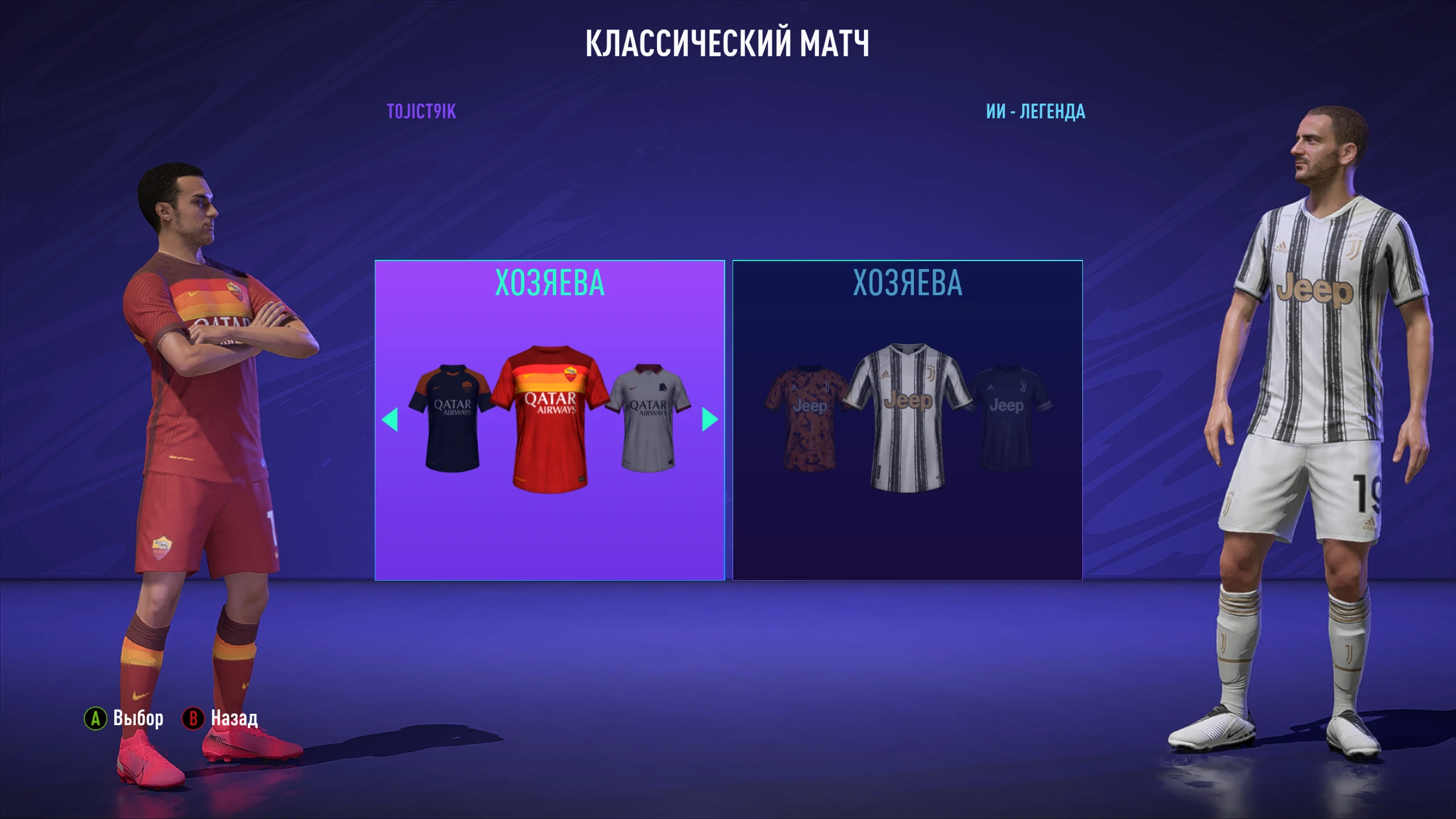This screenshot has height=819, width=1456.
Task: Click the A button icon next to Выбор
Action: 94,718
